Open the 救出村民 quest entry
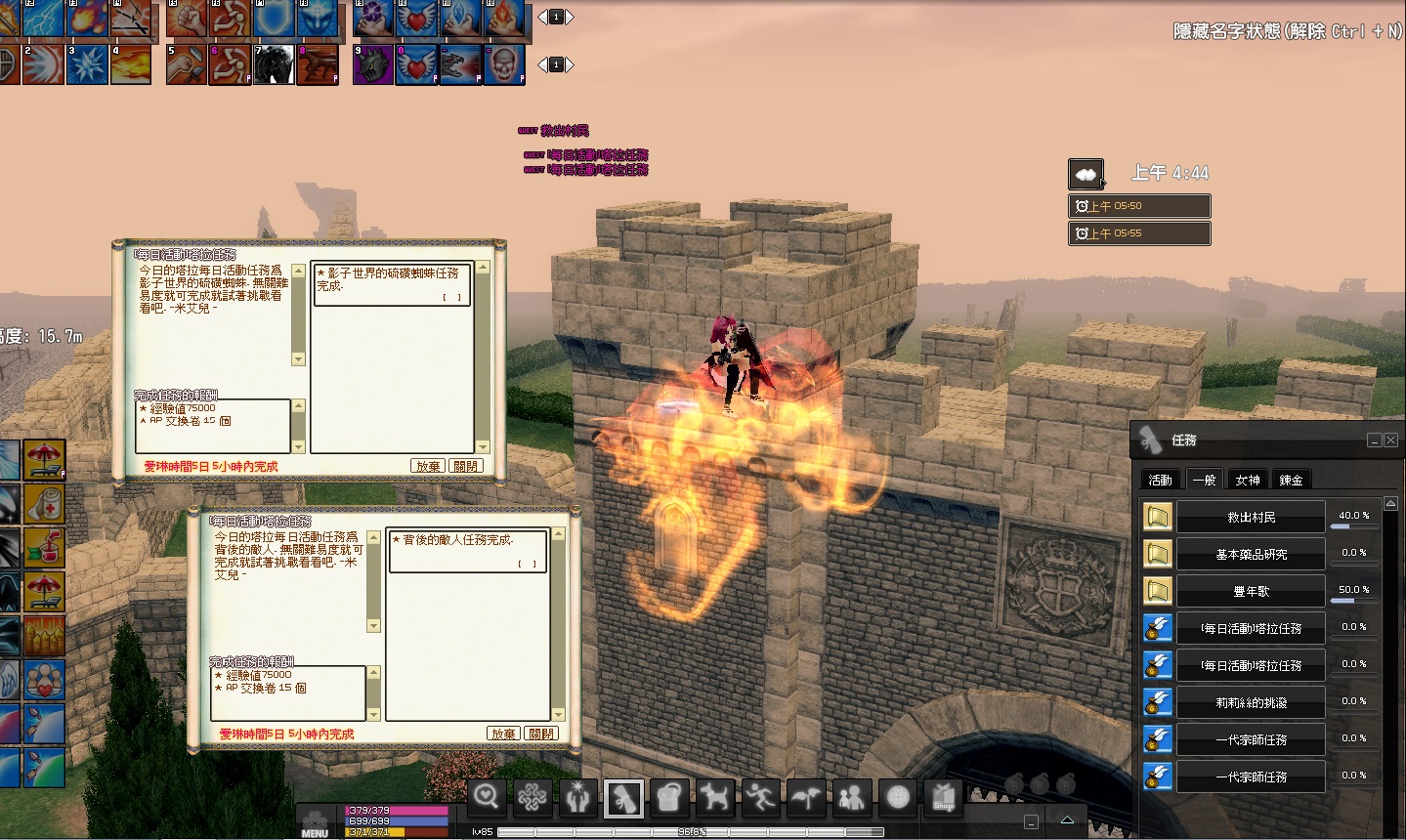The width and height of the screenshot is (1406, 840). click(x=1251, y=518)
